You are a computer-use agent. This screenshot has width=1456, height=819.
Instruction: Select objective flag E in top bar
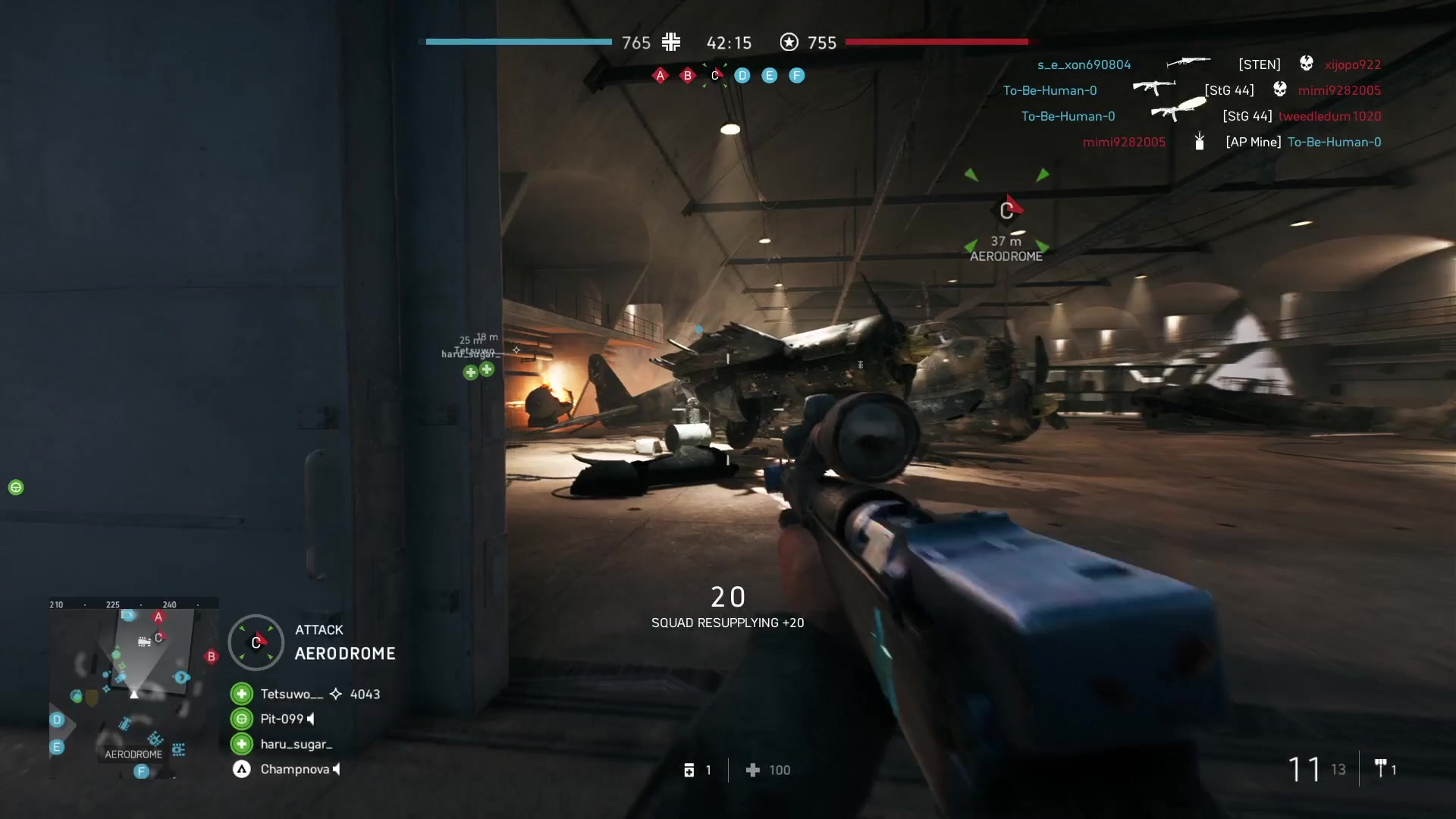770,75
